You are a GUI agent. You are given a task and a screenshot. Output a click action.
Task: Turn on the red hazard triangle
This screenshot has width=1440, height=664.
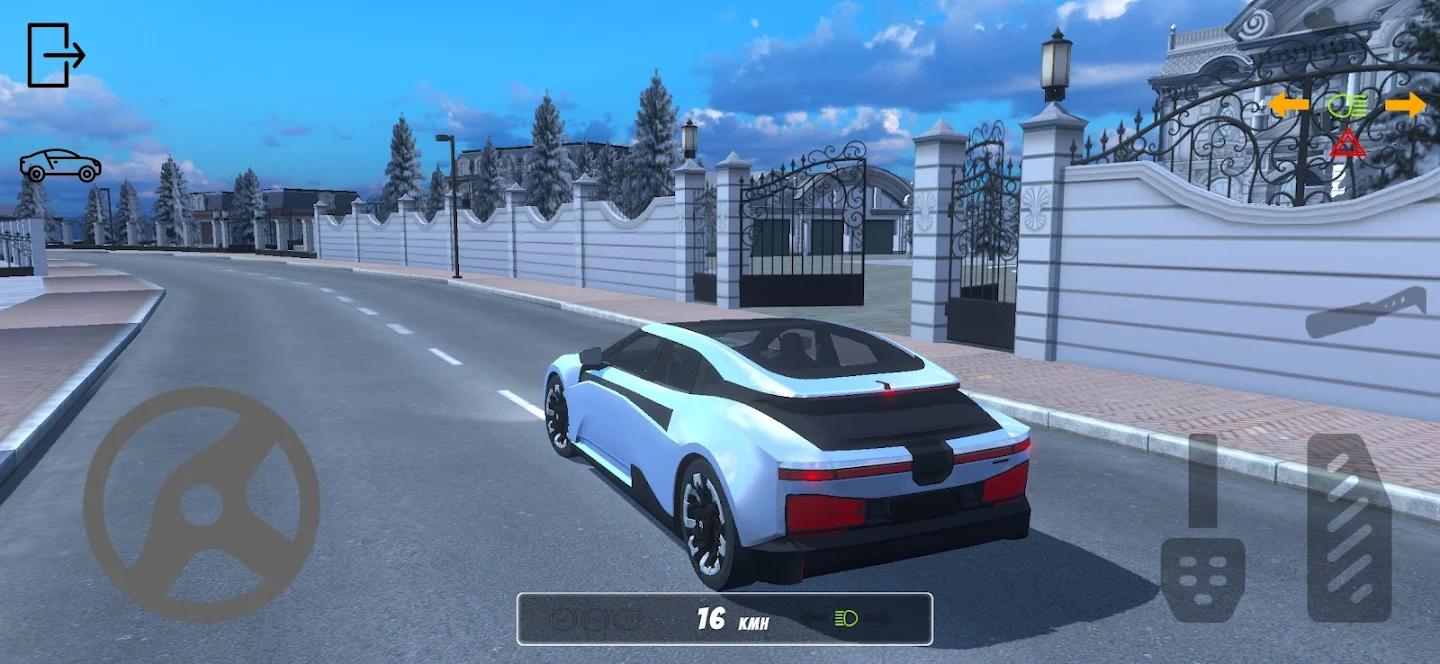1348,143
